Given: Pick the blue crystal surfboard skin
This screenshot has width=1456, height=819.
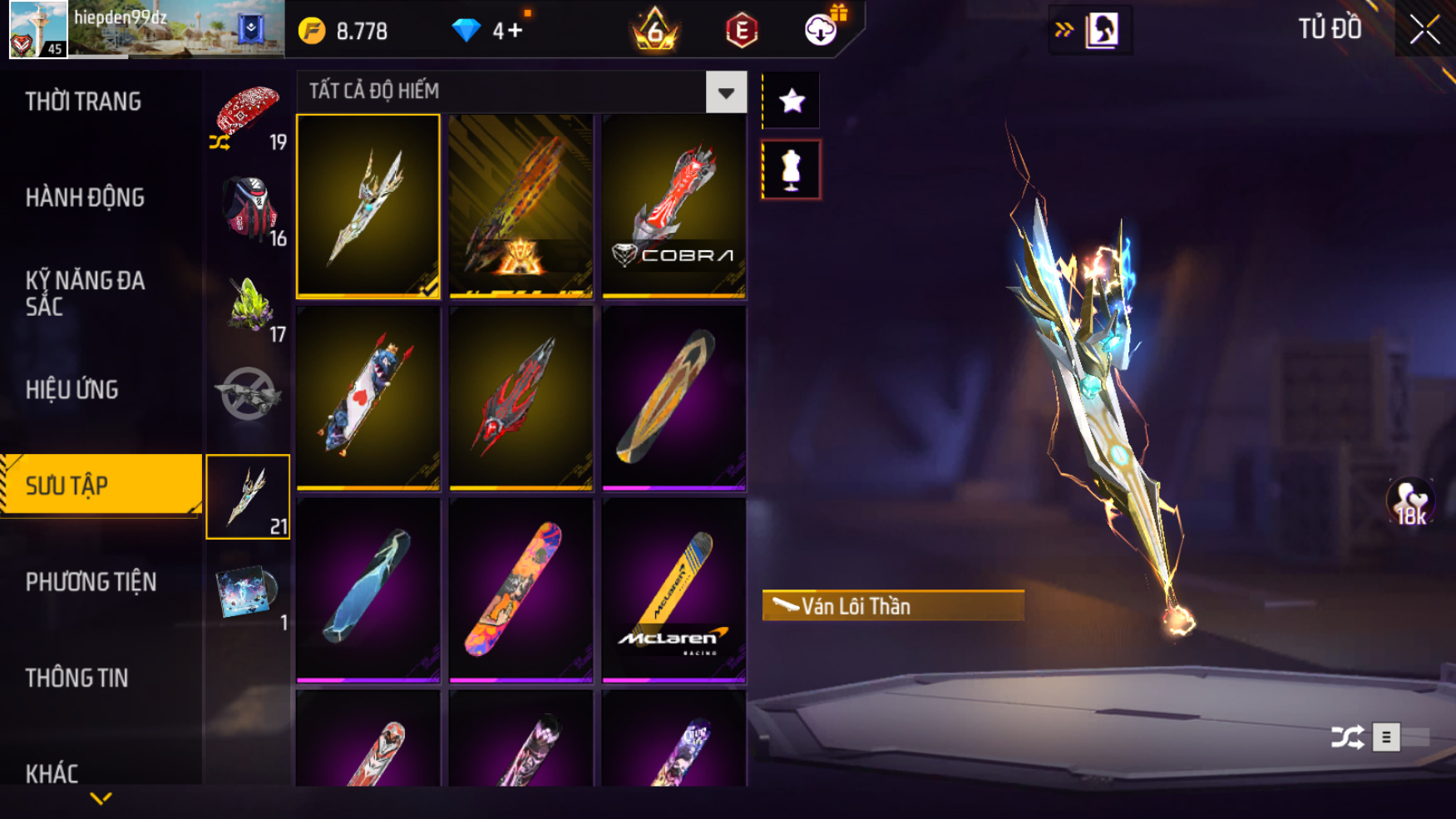Looking at the screenshot, I should 368,590.
